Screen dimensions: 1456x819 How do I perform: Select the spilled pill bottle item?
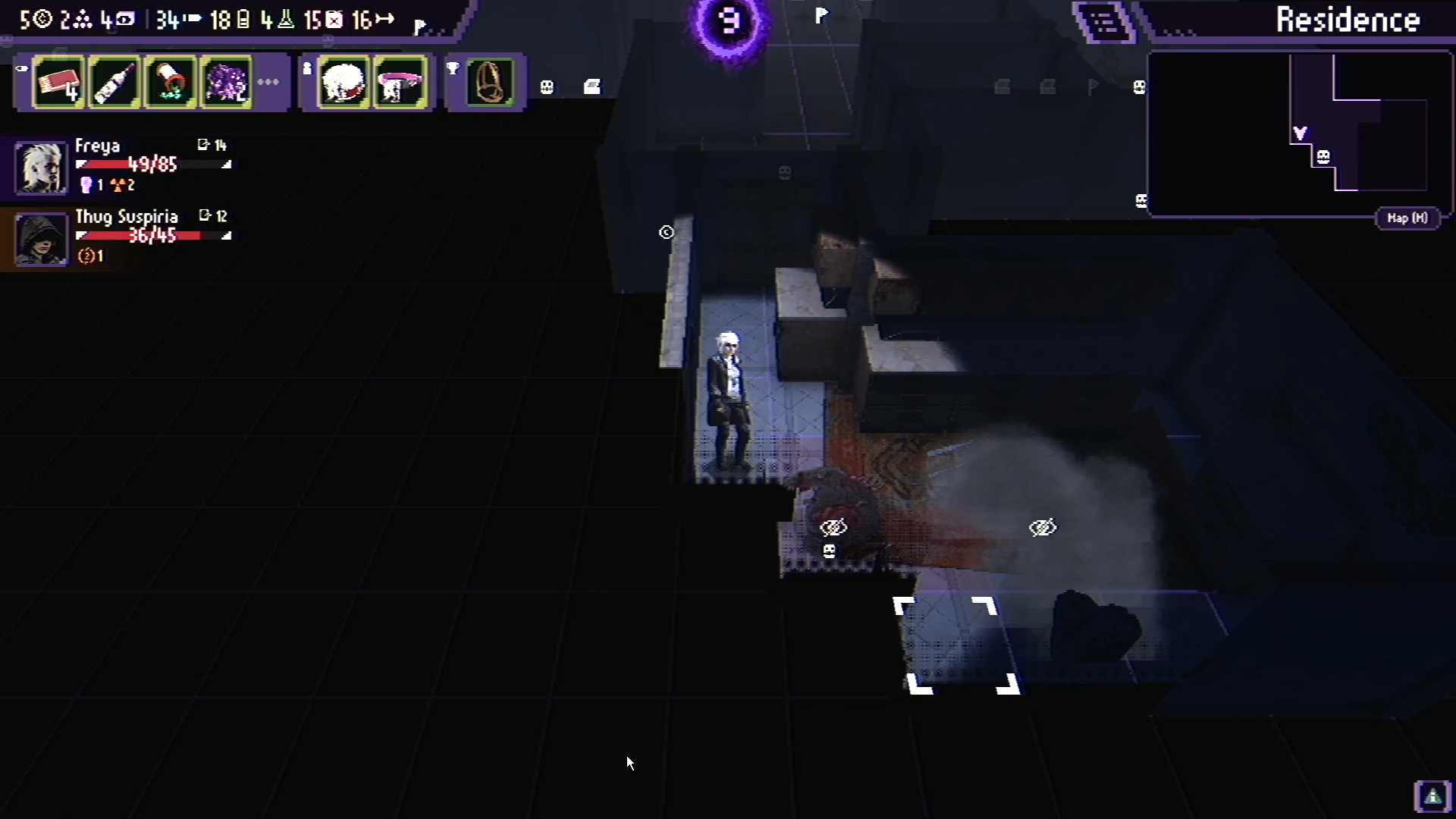point(170,82)
